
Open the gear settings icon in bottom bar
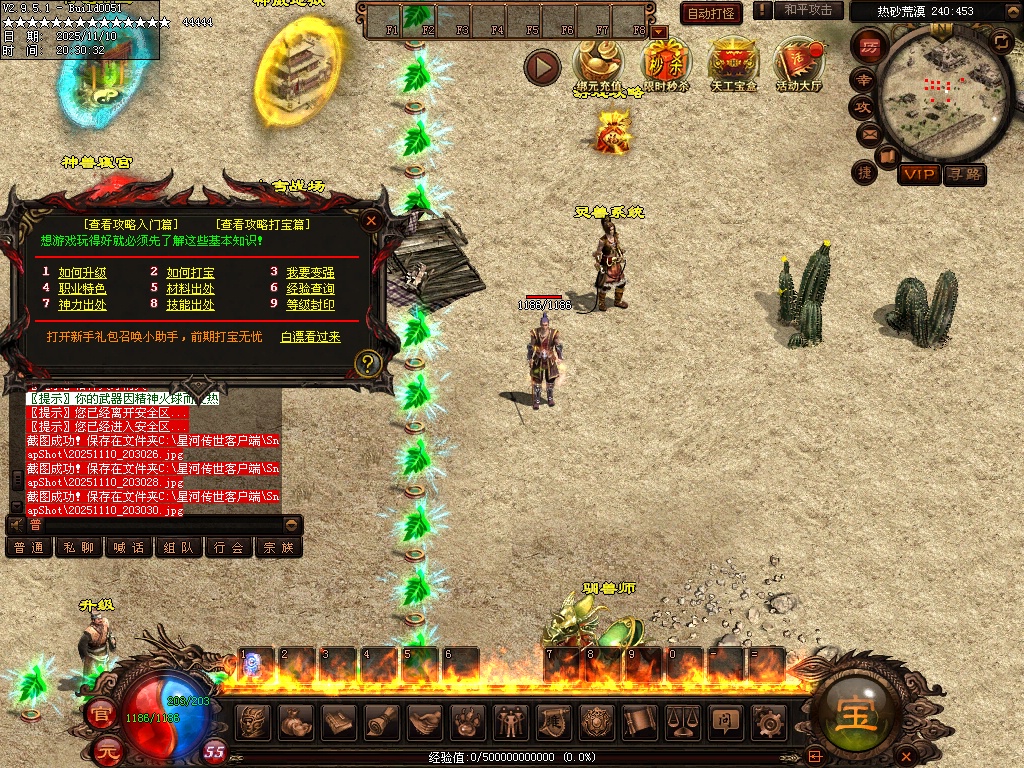[x=769, y=721]
